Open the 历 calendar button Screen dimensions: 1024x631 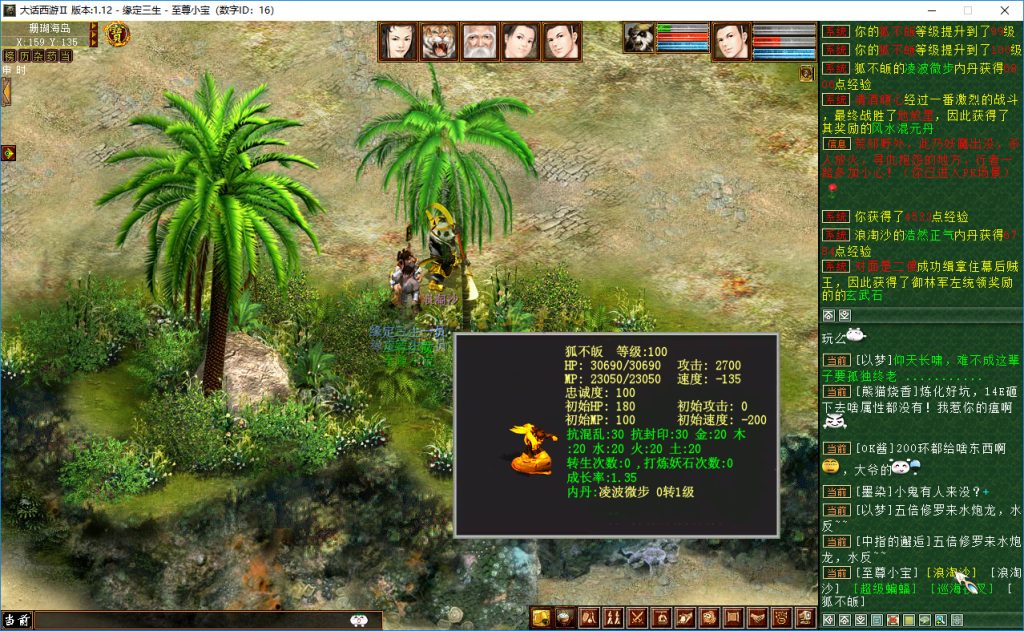[x=24, y=56]
